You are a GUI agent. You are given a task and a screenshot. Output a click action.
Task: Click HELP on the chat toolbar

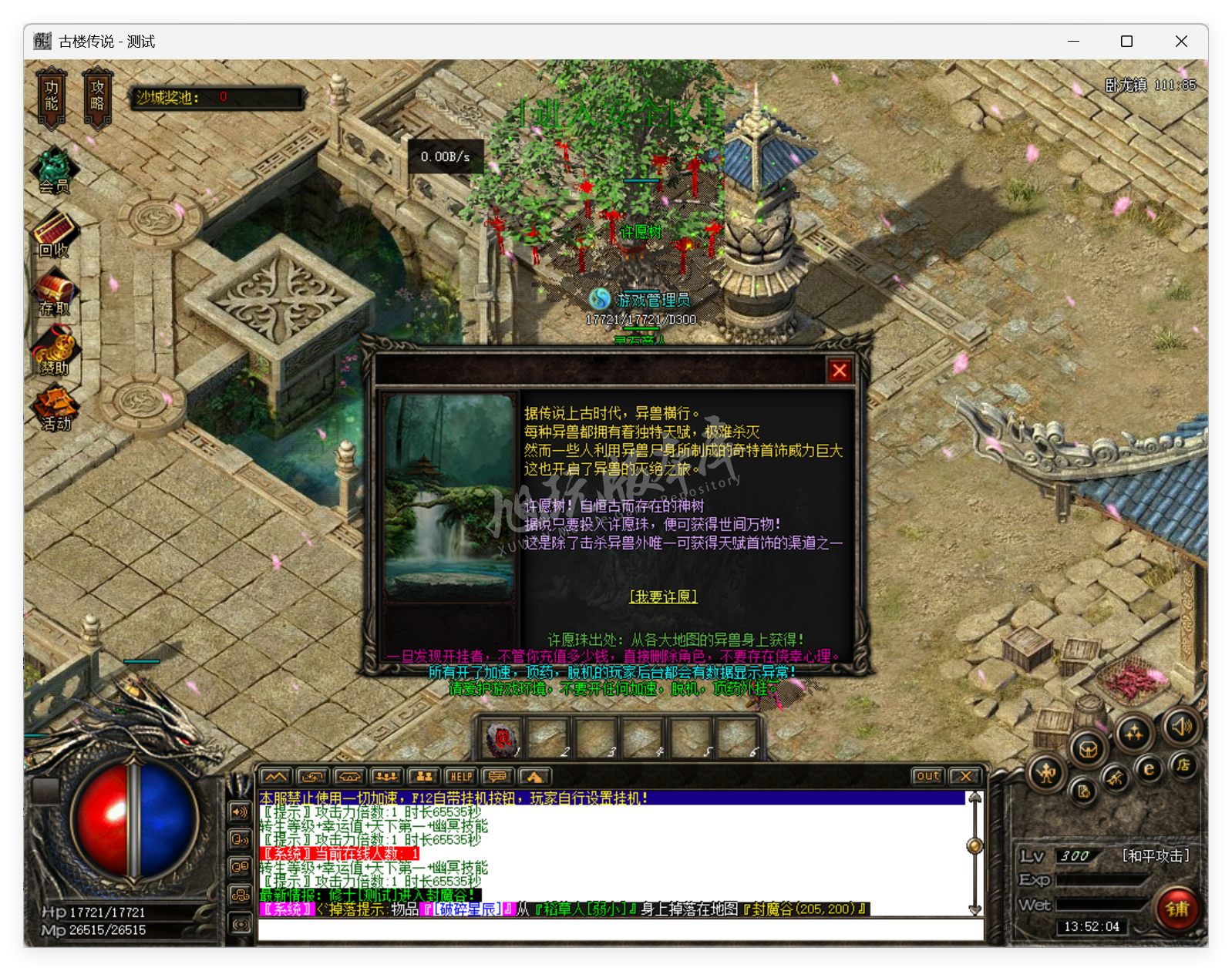pos(461,777)
